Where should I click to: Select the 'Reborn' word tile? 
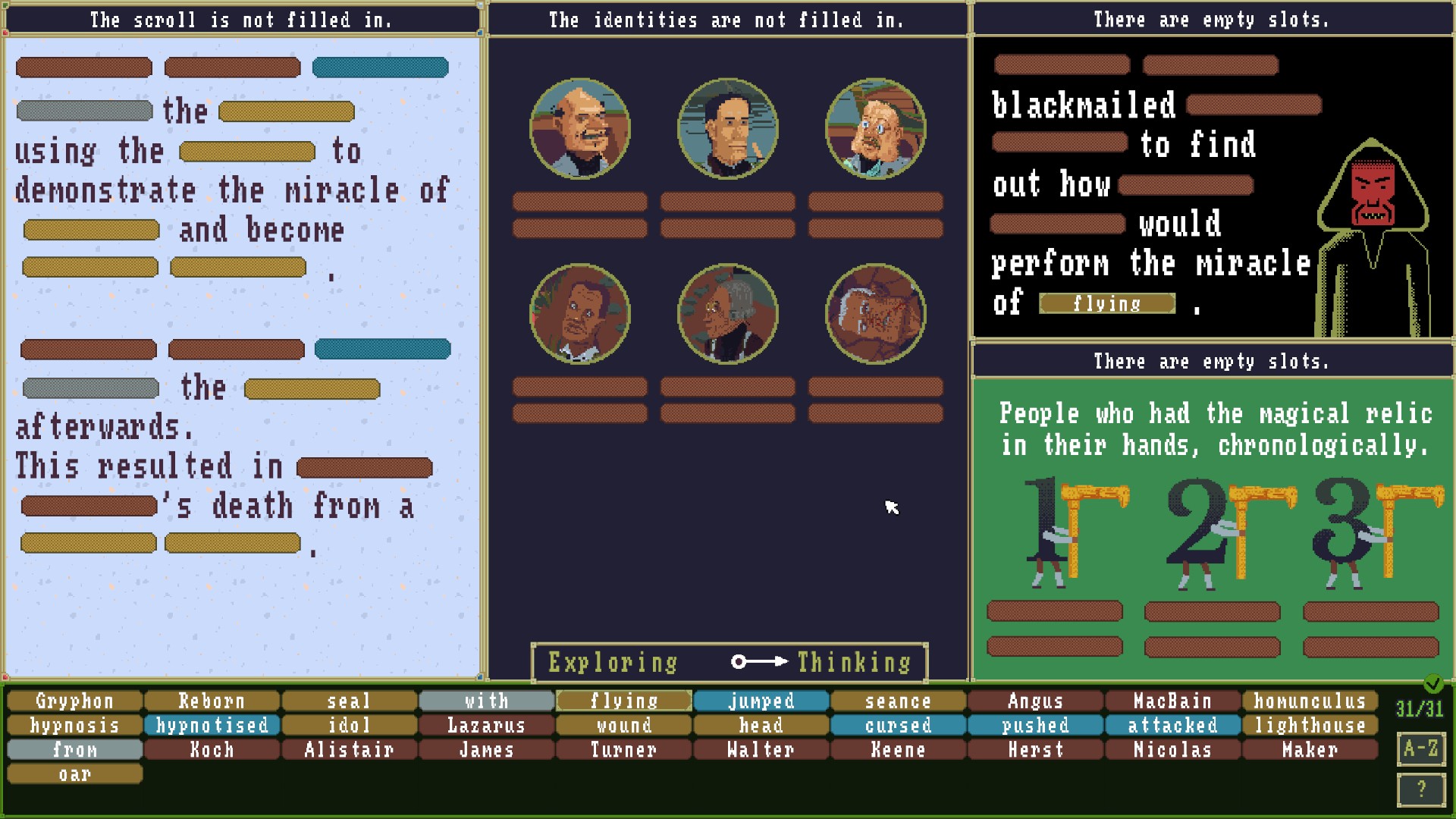pos(212,701)
